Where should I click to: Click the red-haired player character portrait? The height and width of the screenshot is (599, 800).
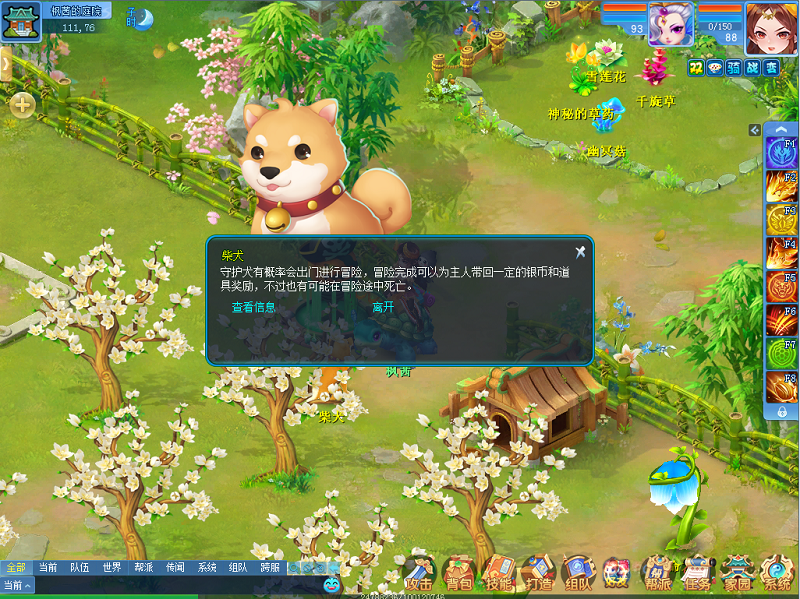pyautogui.click(x=770, y=24)
